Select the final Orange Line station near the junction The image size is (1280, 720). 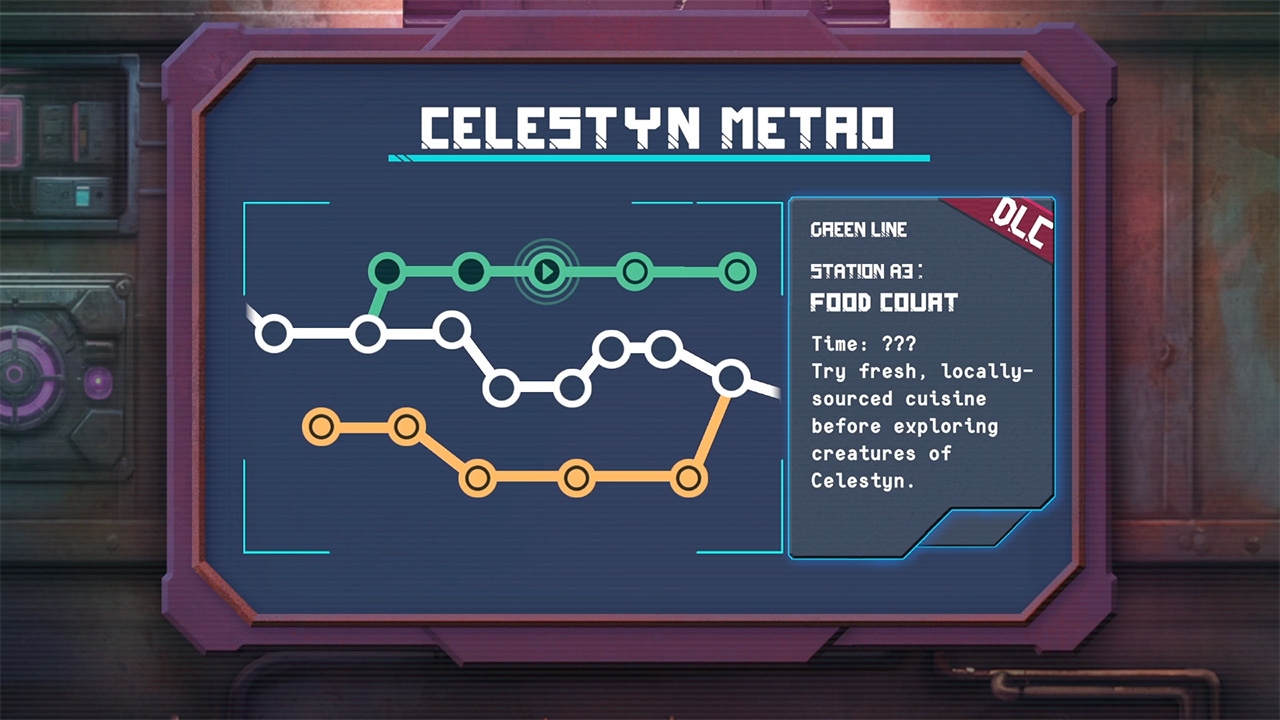tap(688, 478)
